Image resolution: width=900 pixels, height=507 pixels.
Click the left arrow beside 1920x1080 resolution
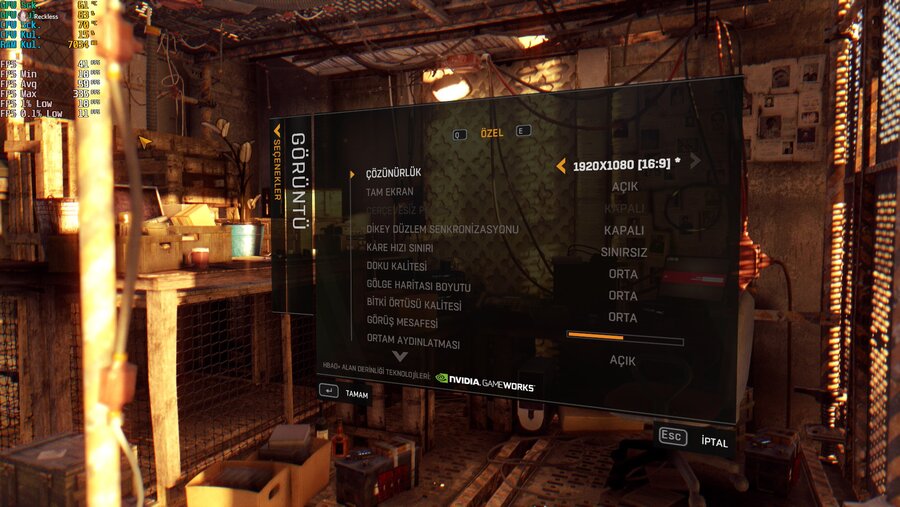point(561,165)
